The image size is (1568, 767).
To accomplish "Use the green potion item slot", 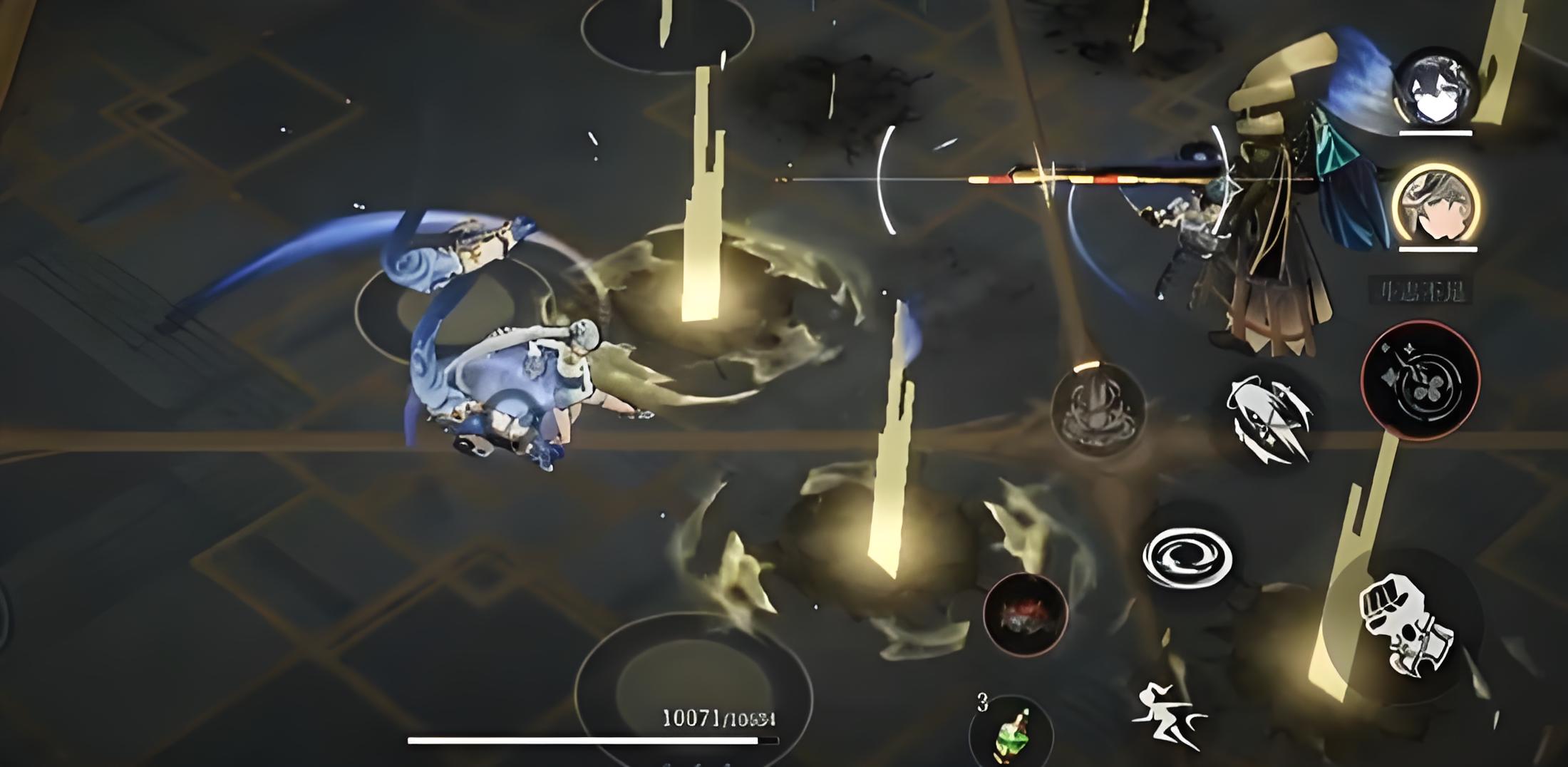I will pos(1011,733).
